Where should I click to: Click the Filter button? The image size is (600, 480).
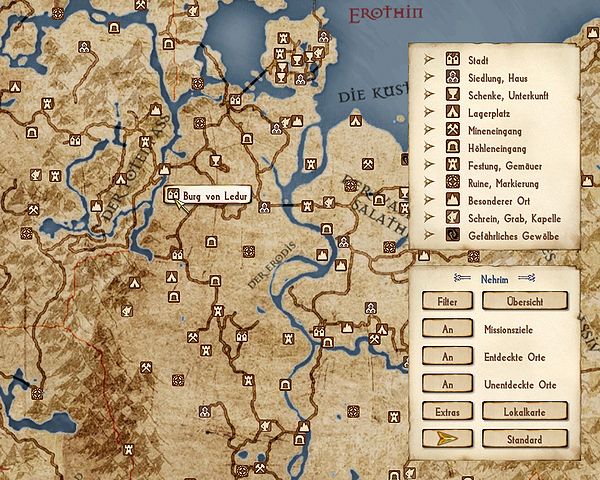(x=442, y=300)
